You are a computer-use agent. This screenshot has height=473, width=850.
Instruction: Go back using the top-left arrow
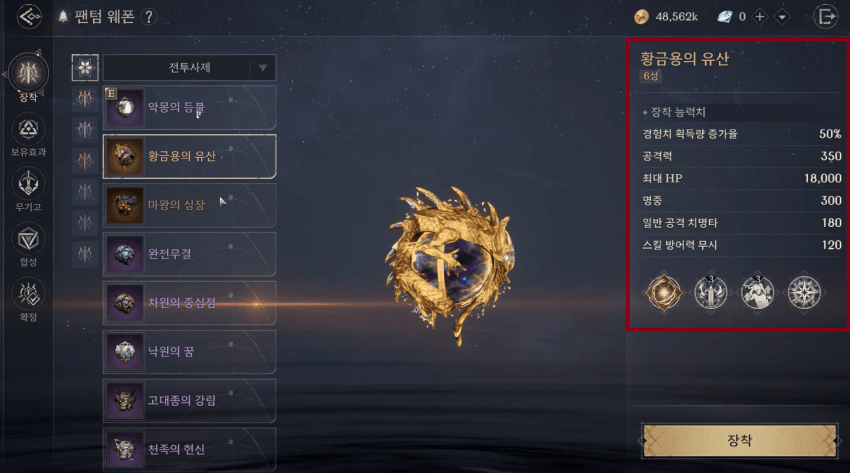coord(30,16)
